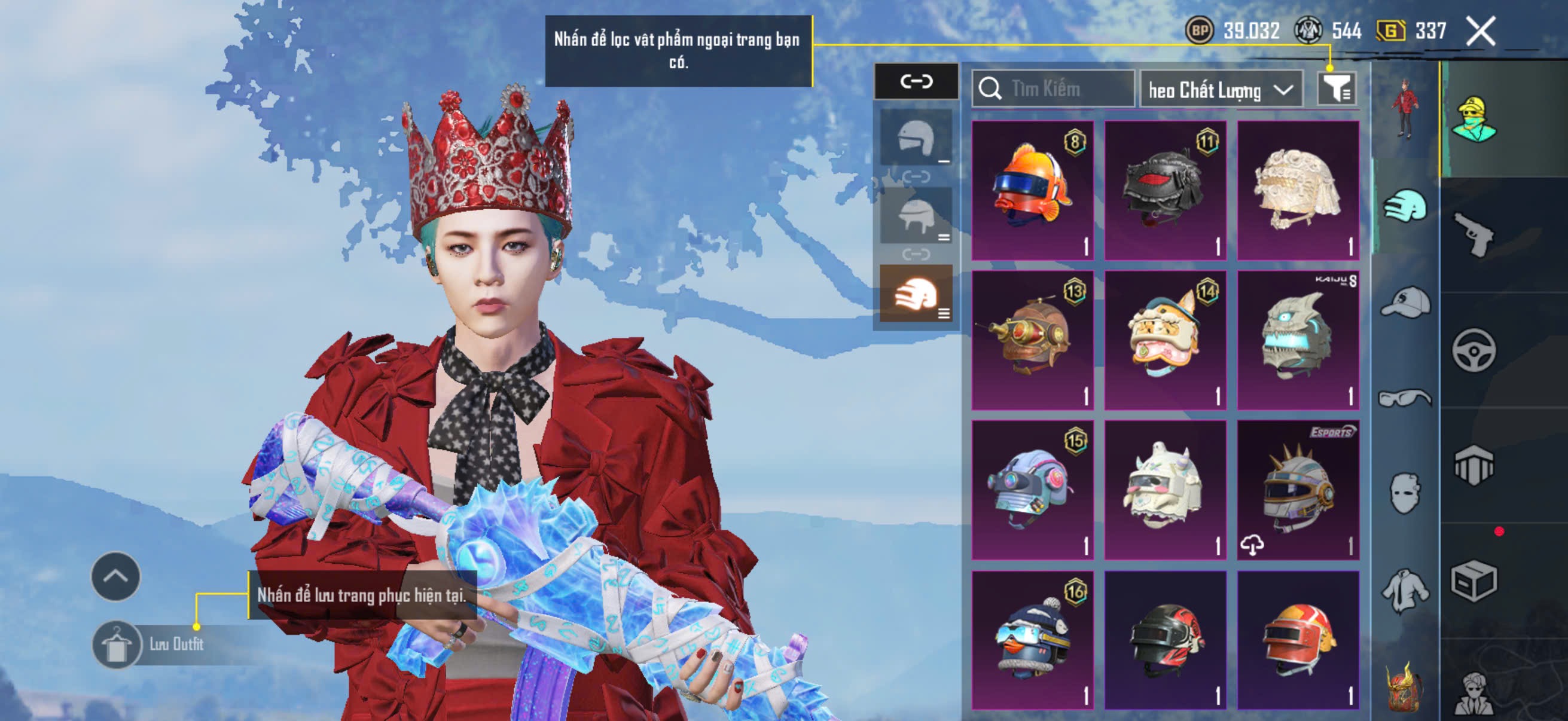The width and height of the screenshot is (1568, 721).
Task: Switch to the cap headwear category
Action: click(x=1405, y=303)
